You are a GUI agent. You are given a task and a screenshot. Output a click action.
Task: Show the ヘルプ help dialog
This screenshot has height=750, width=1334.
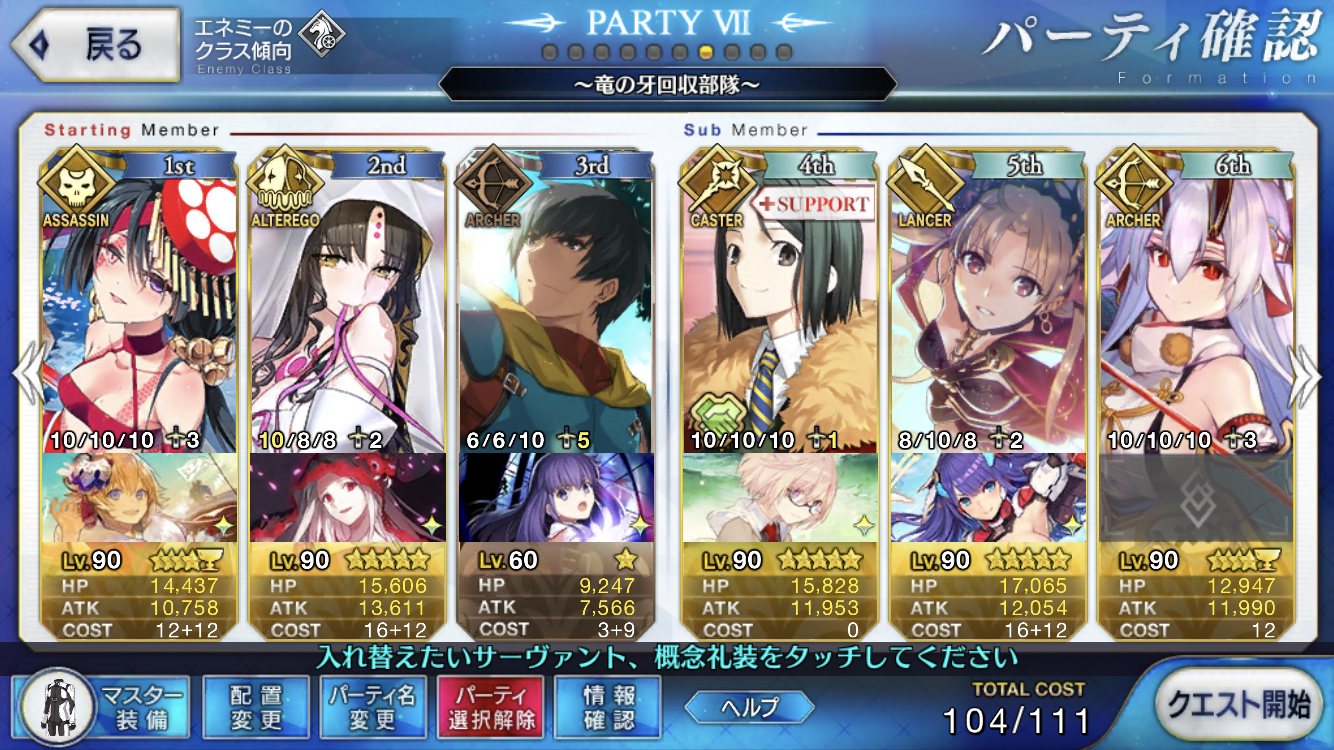tap(749, 707)
